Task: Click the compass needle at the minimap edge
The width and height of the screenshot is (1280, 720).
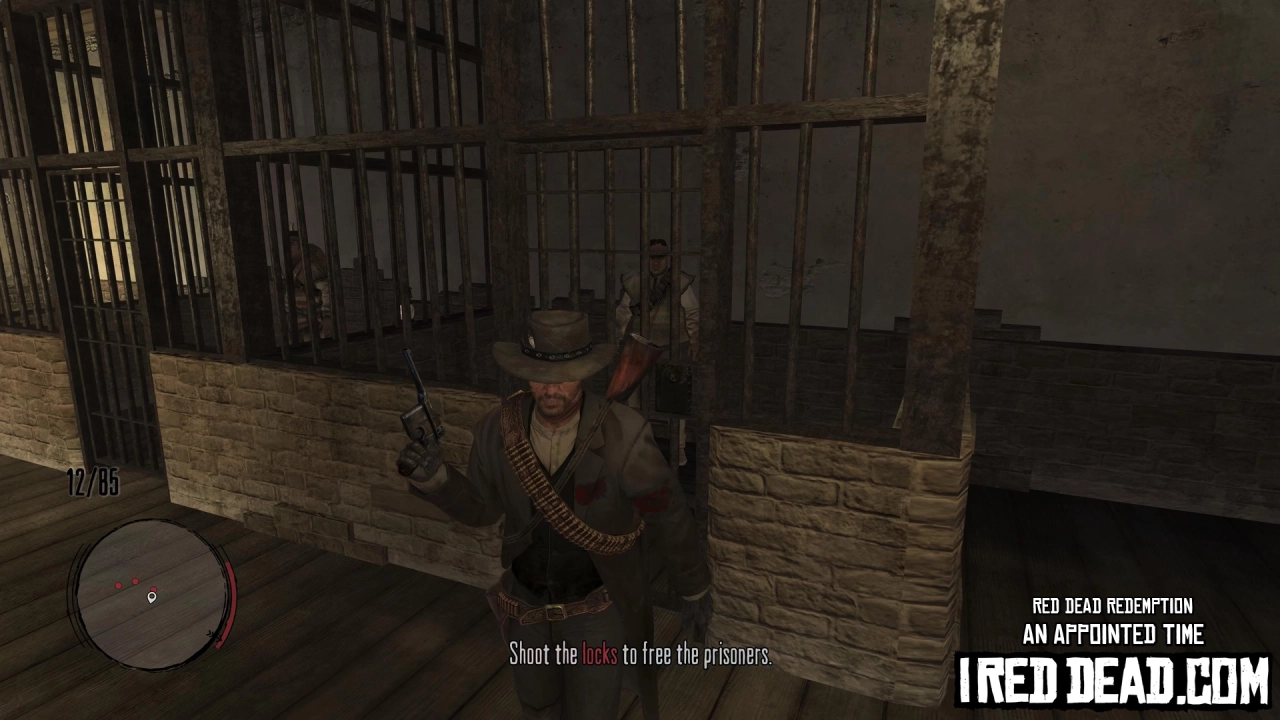Action: point(212,635)
